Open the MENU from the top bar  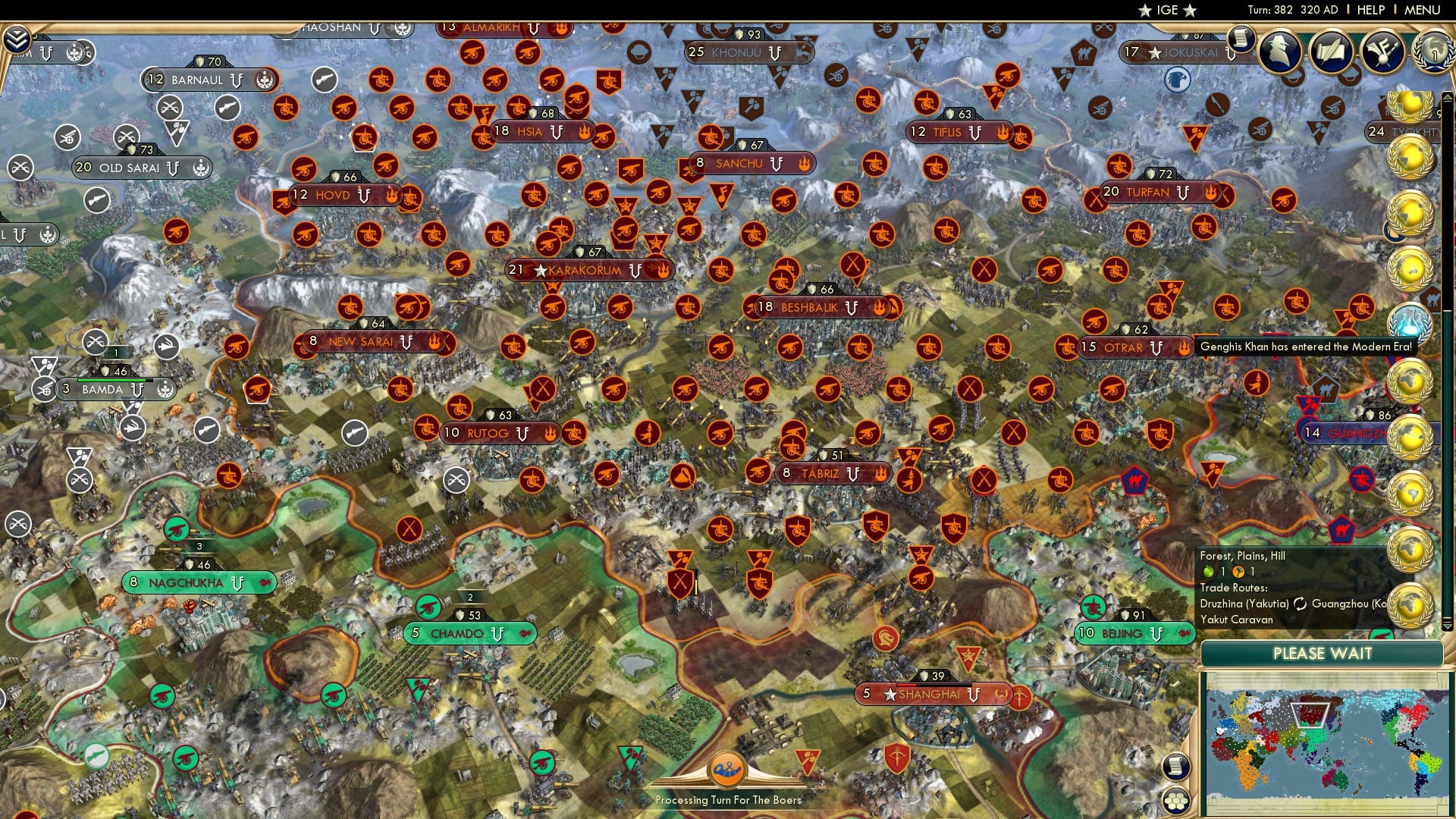tap(1423, 10)
